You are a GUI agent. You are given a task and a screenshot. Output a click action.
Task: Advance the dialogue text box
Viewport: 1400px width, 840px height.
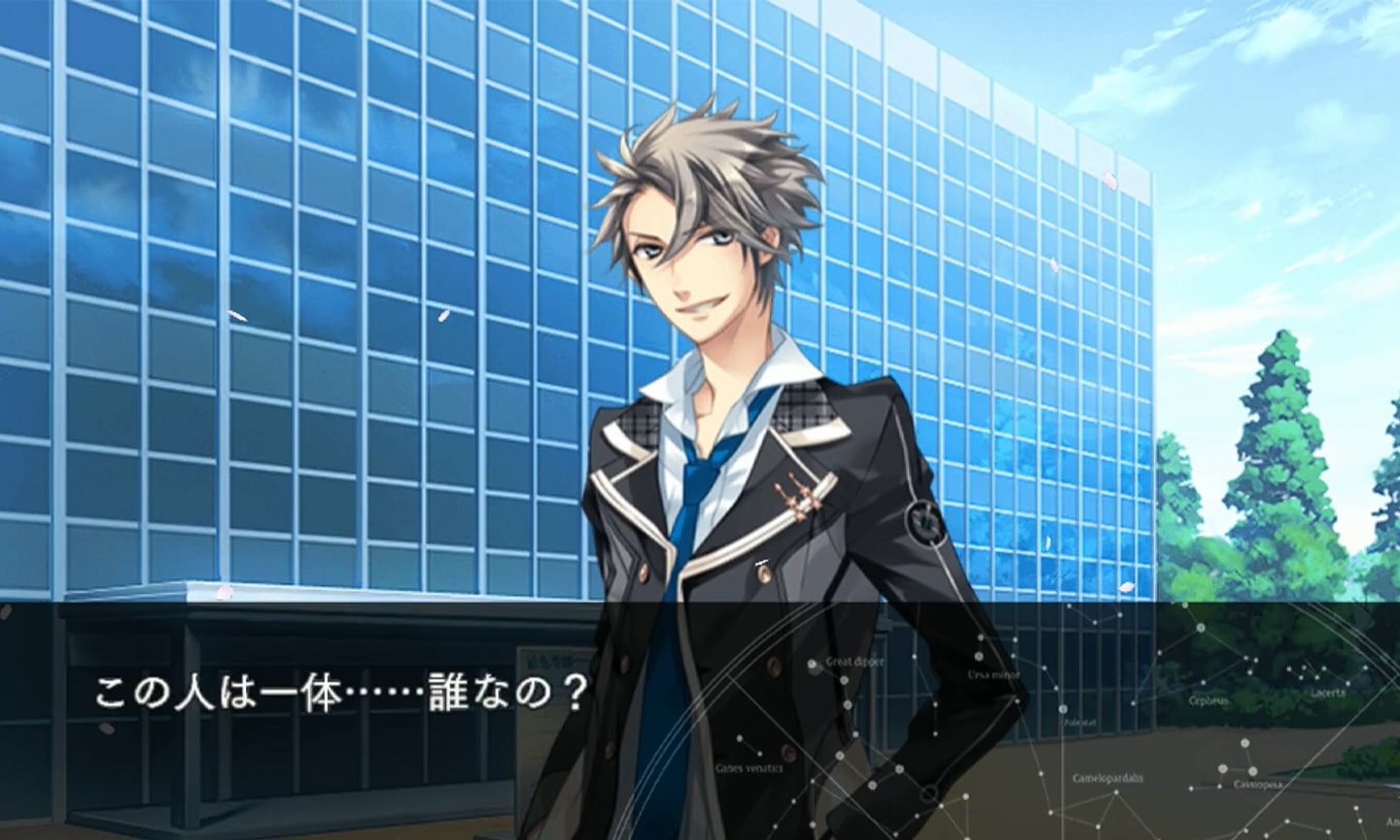click(700, 719)
